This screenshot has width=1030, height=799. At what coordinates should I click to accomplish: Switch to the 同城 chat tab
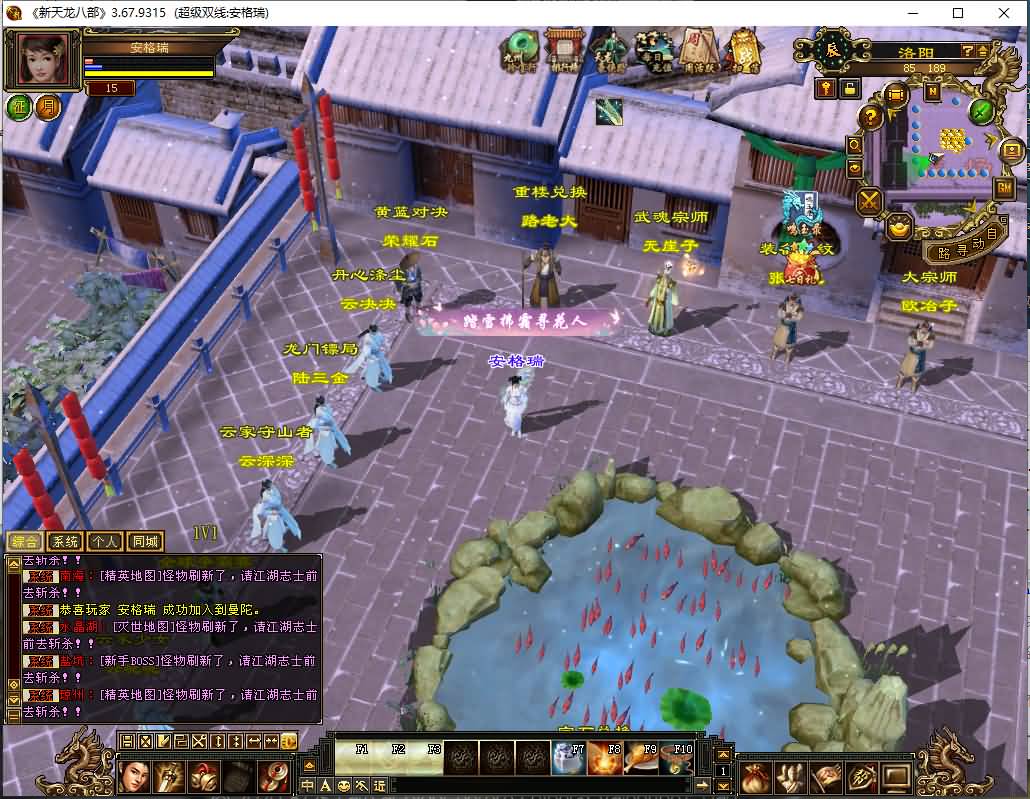pyautogui.click(x=145, y=542)
